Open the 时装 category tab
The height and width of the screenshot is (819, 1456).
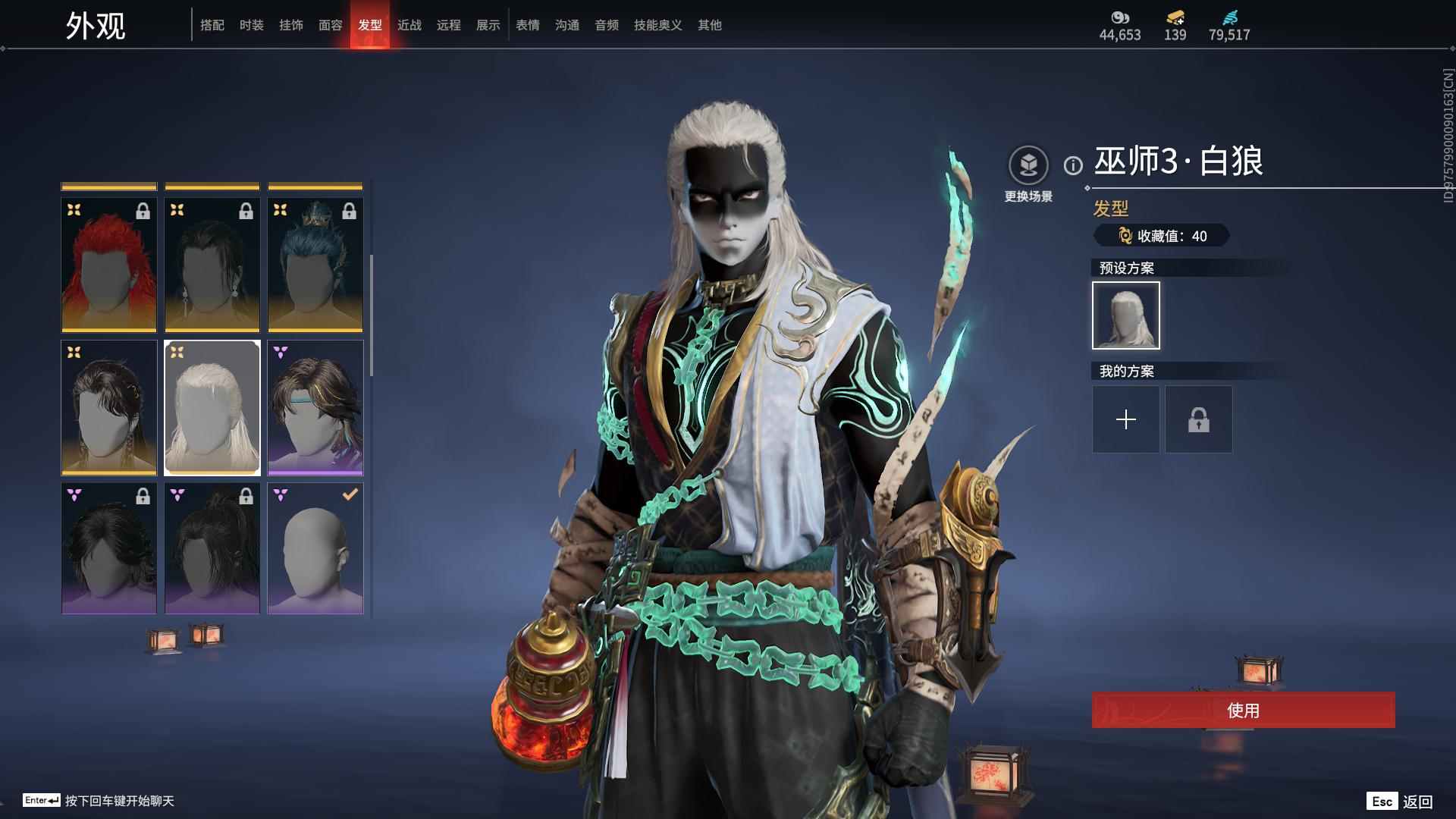252,26
